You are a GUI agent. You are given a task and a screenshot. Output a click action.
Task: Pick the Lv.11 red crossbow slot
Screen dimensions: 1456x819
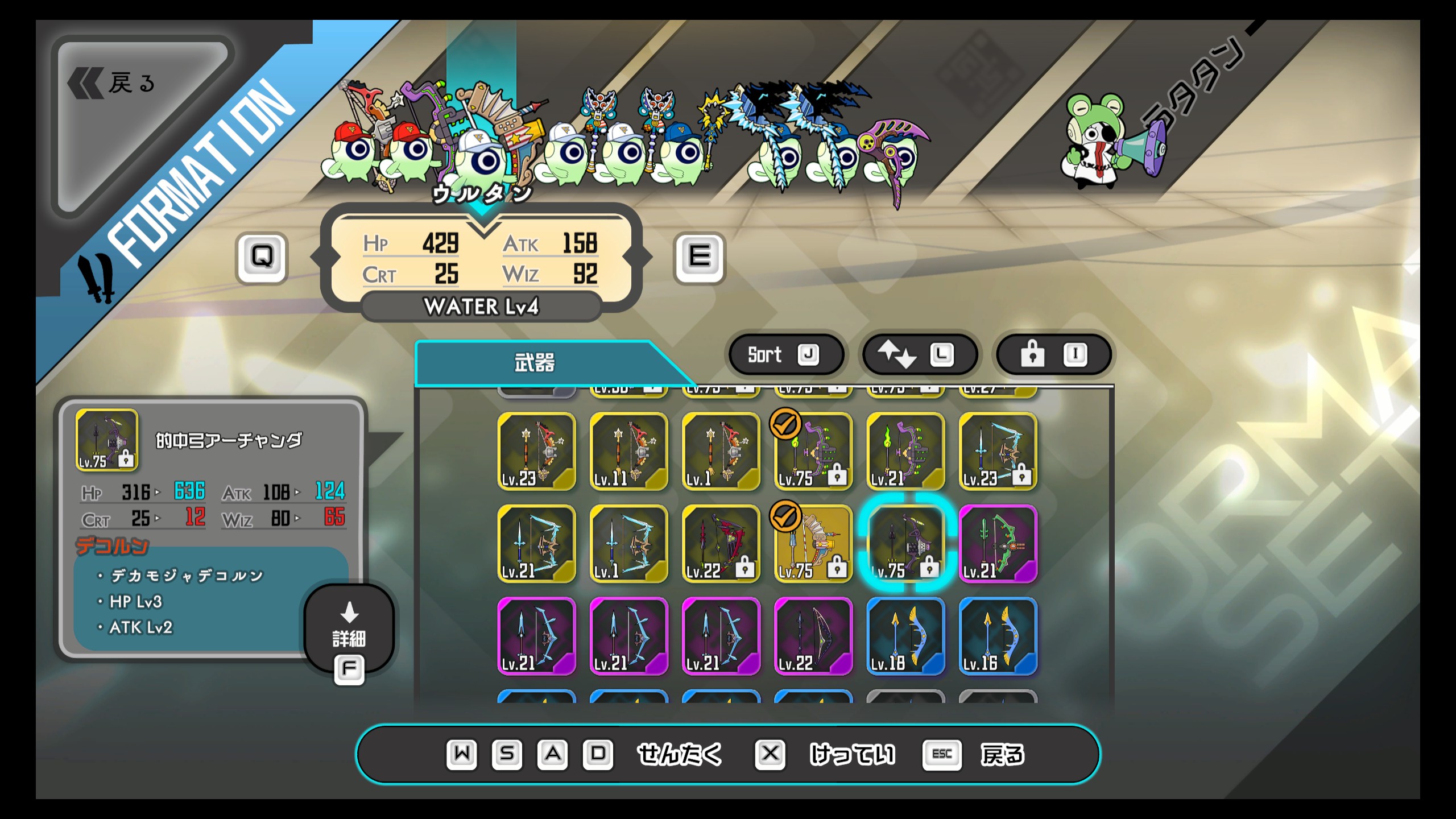pos(628,452)
